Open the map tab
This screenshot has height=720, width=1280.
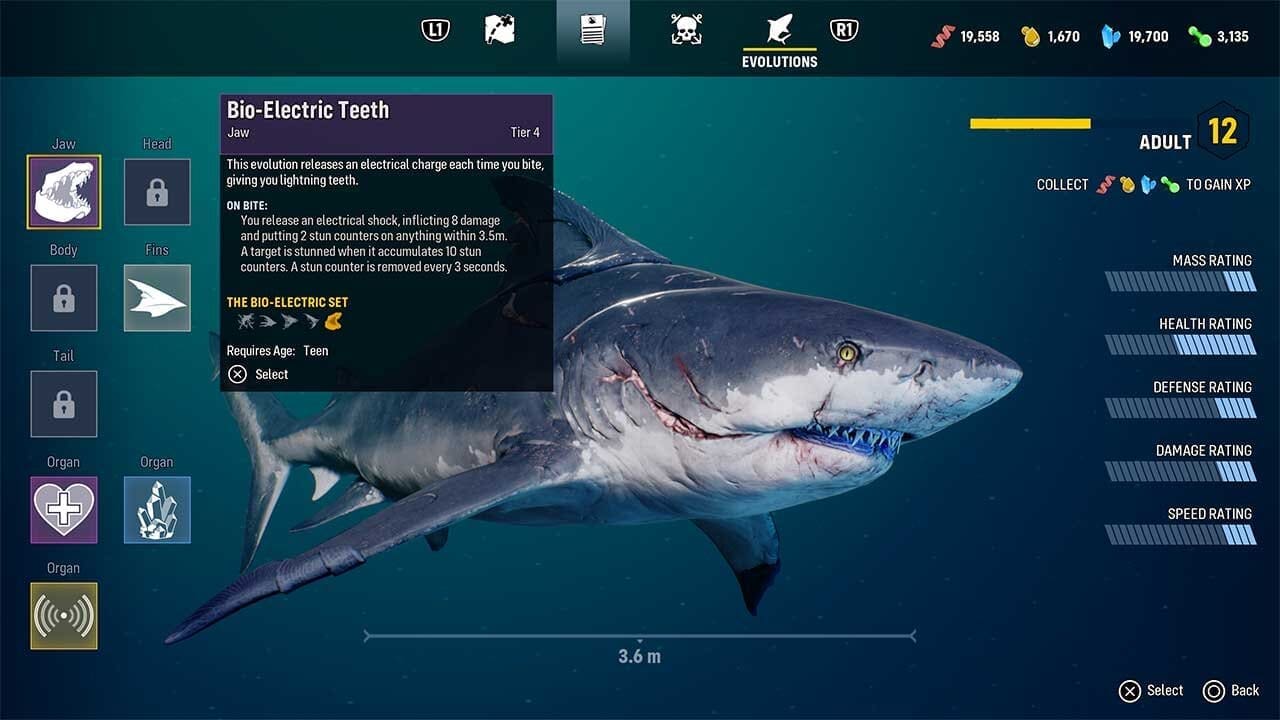pyautogui.click(x=500, y=30)
